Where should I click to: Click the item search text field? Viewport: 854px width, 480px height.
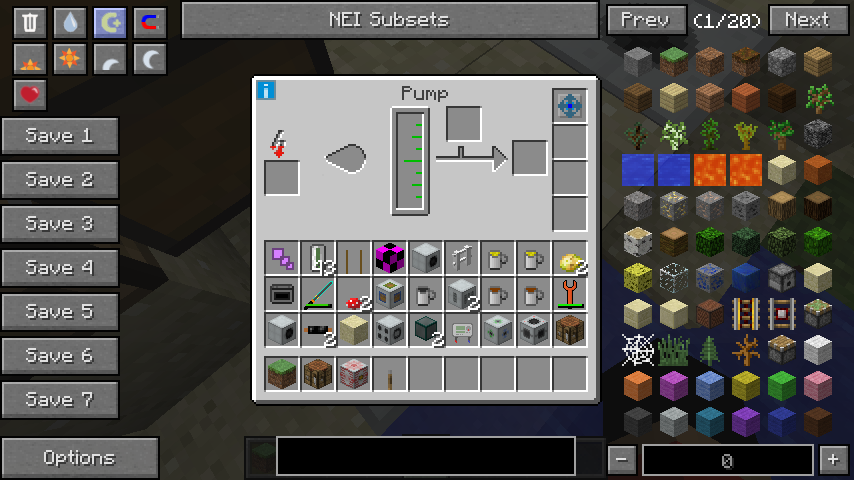pyautogui.click(x=425, y=456)
